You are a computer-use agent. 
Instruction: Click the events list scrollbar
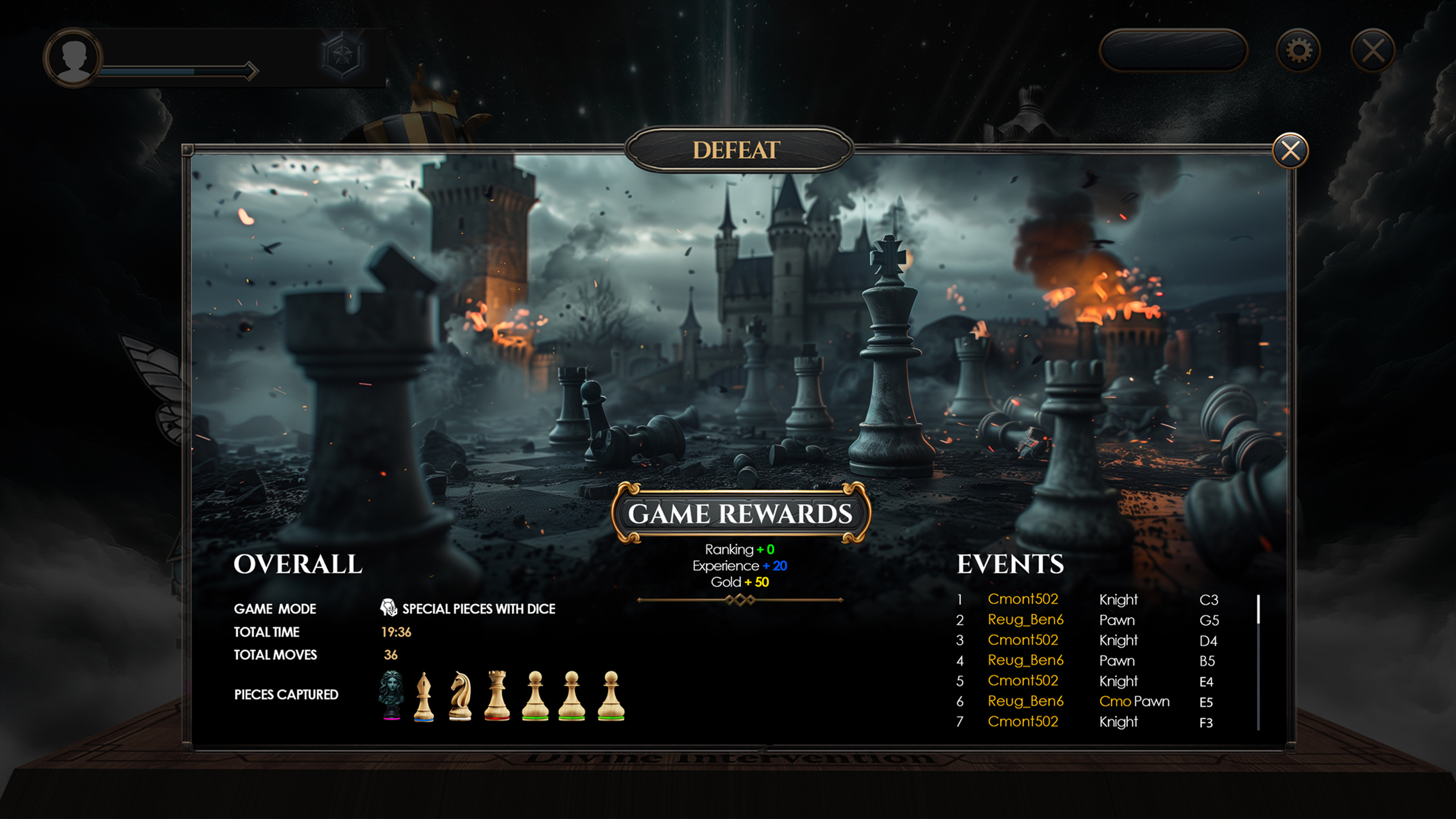click(x=1258, y=663)
